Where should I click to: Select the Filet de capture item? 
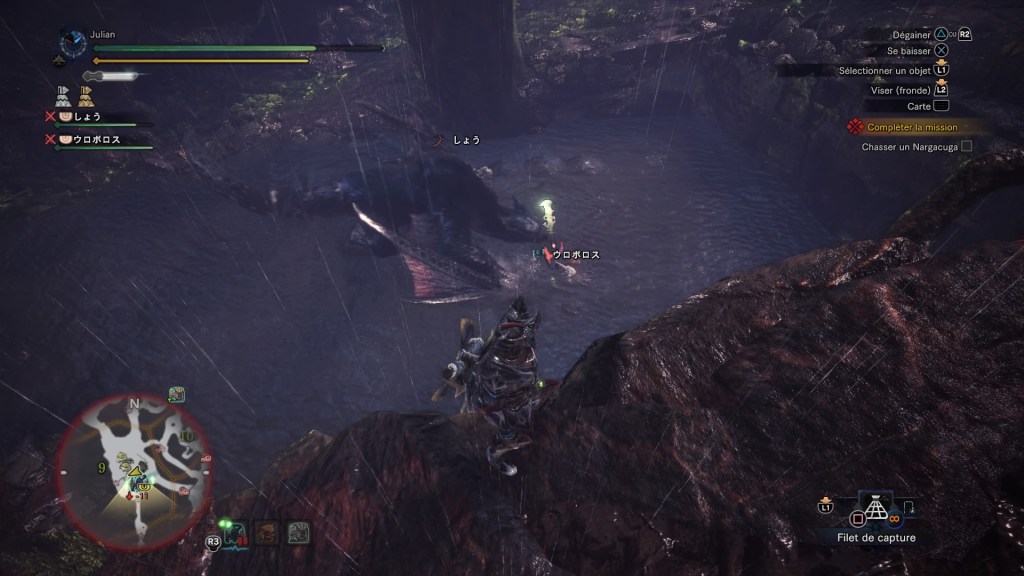click(876, 510)
